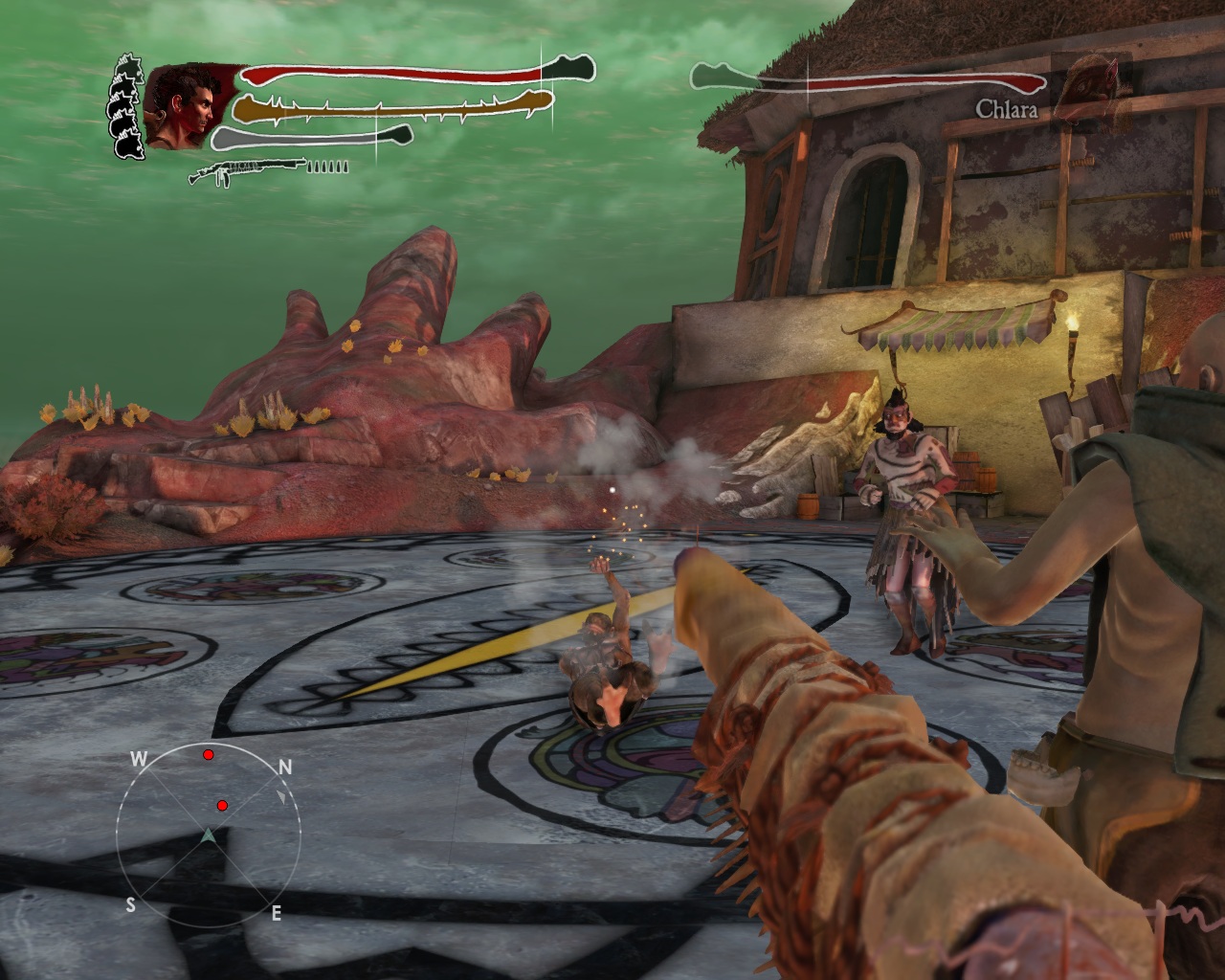Click the stacked skull icons beside portrait

127,106
